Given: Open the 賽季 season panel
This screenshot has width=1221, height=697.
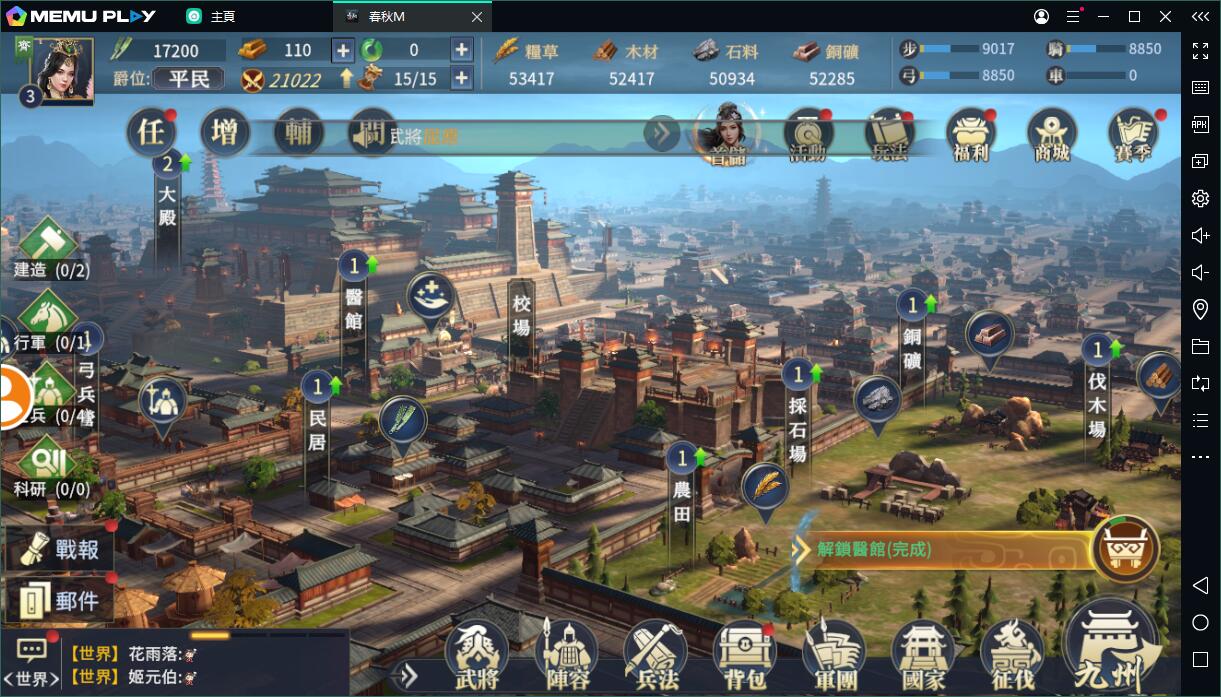Looking at the screenshot, I should click(1133, 134).
